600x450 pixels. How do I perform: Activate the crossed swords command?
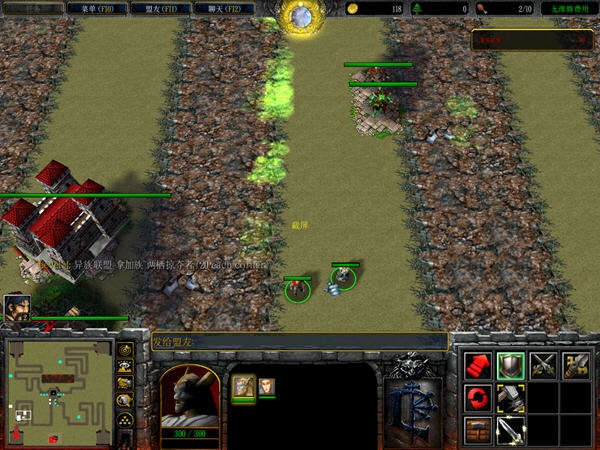[543, 366]
